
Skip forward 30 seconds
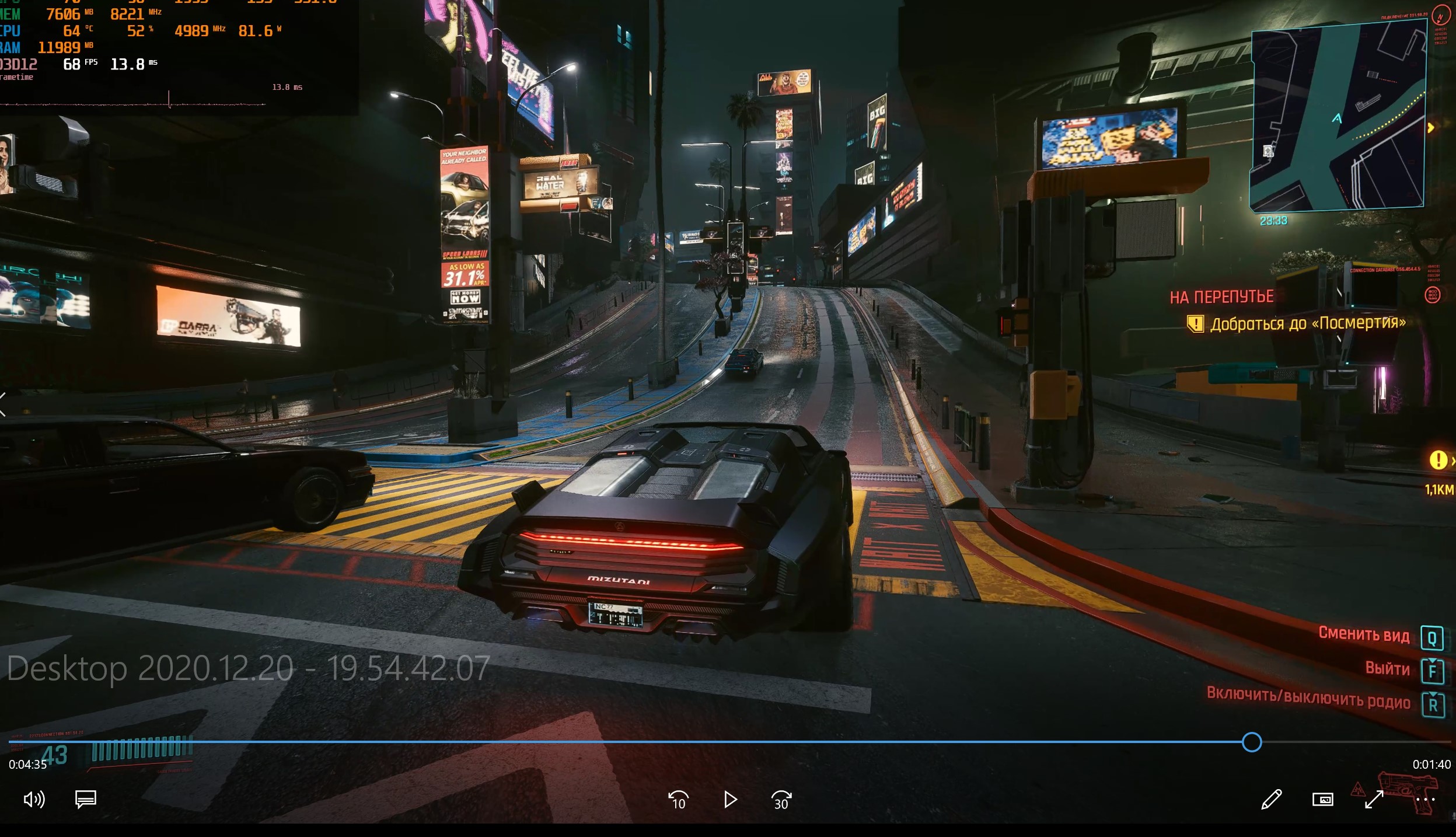[781, 800]
